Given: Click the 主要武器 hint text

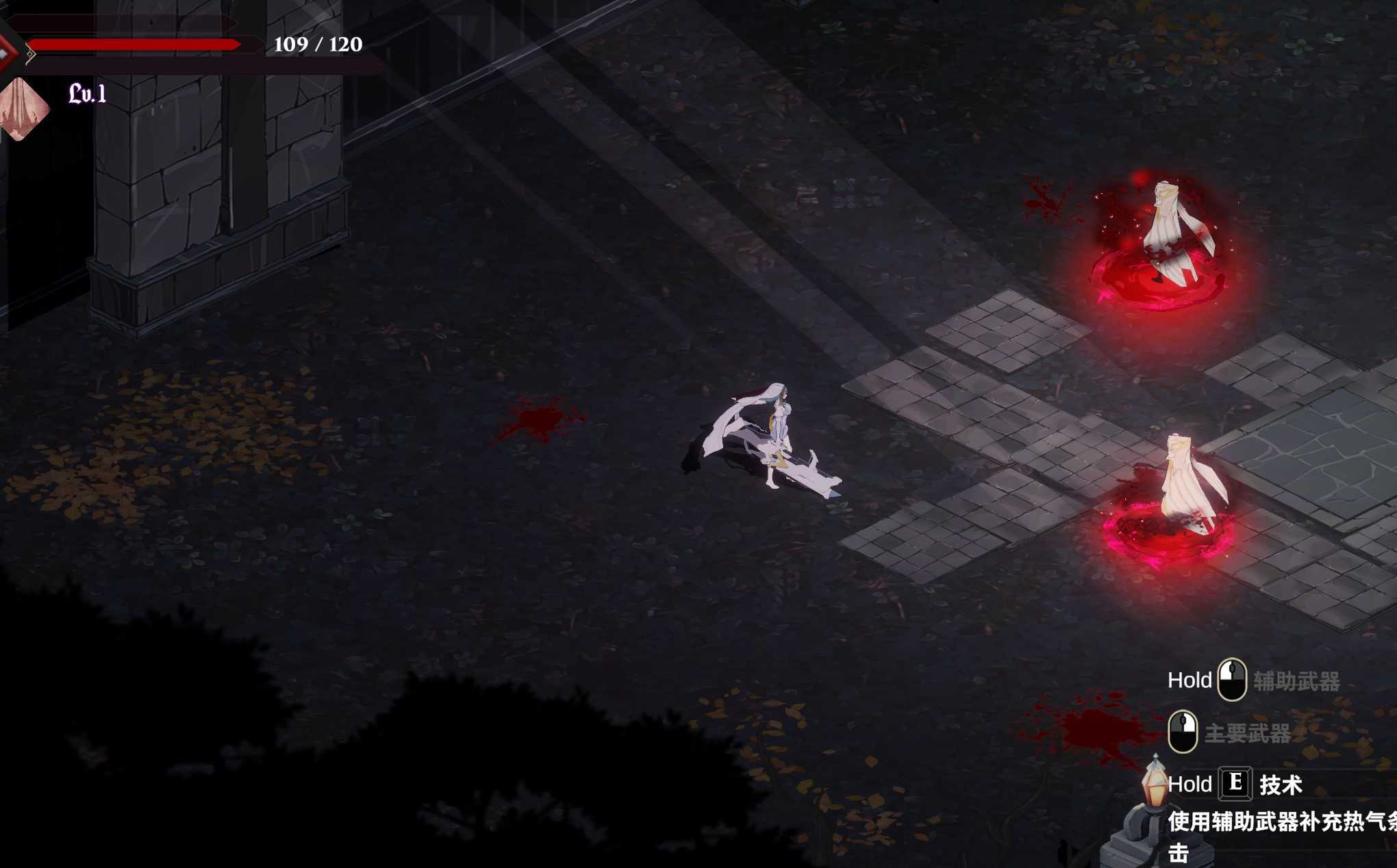Looking at the screenshot, I should coord(1248,733).
